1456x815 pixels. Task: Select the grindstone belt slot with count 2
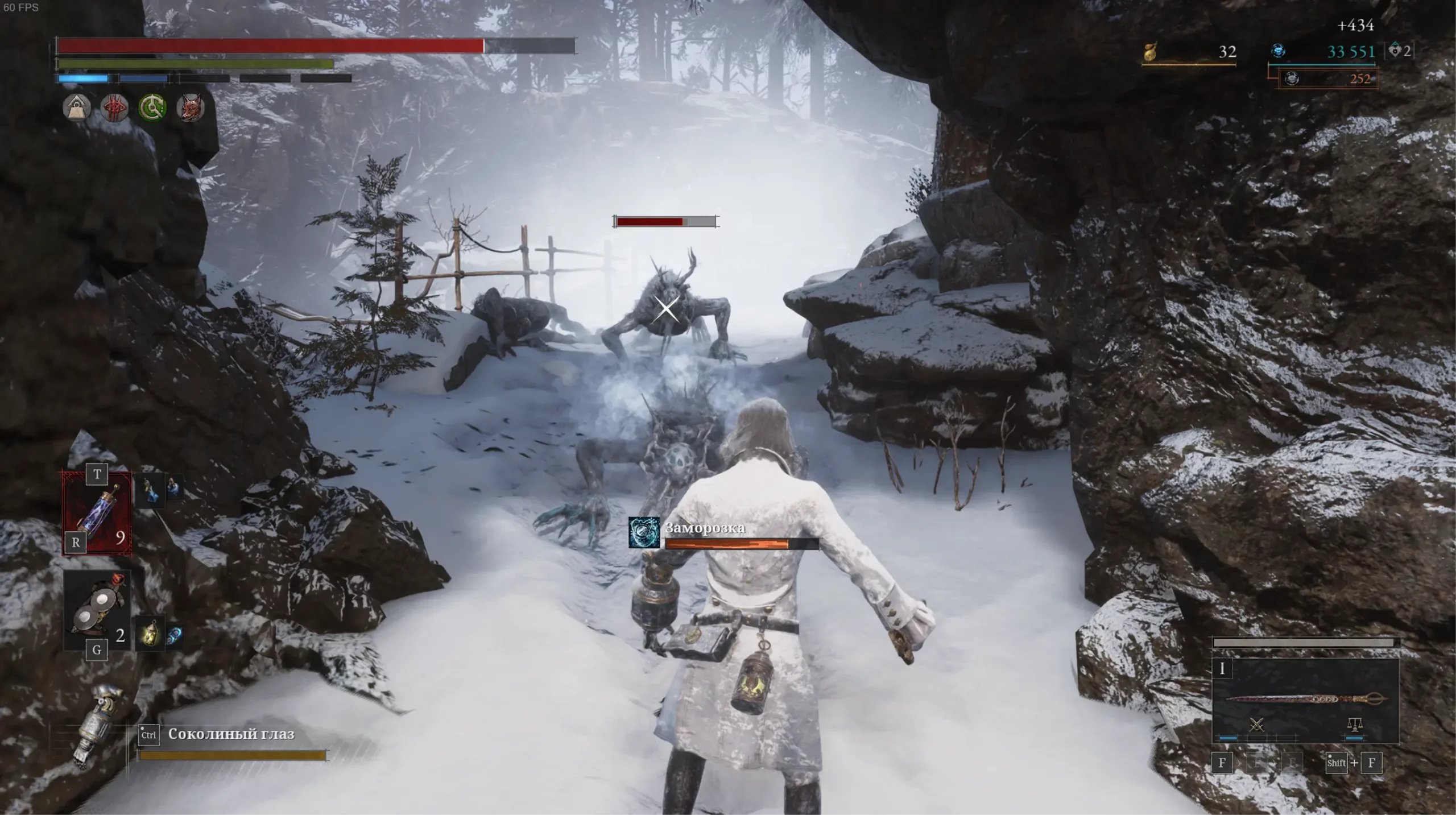(97, 612)
